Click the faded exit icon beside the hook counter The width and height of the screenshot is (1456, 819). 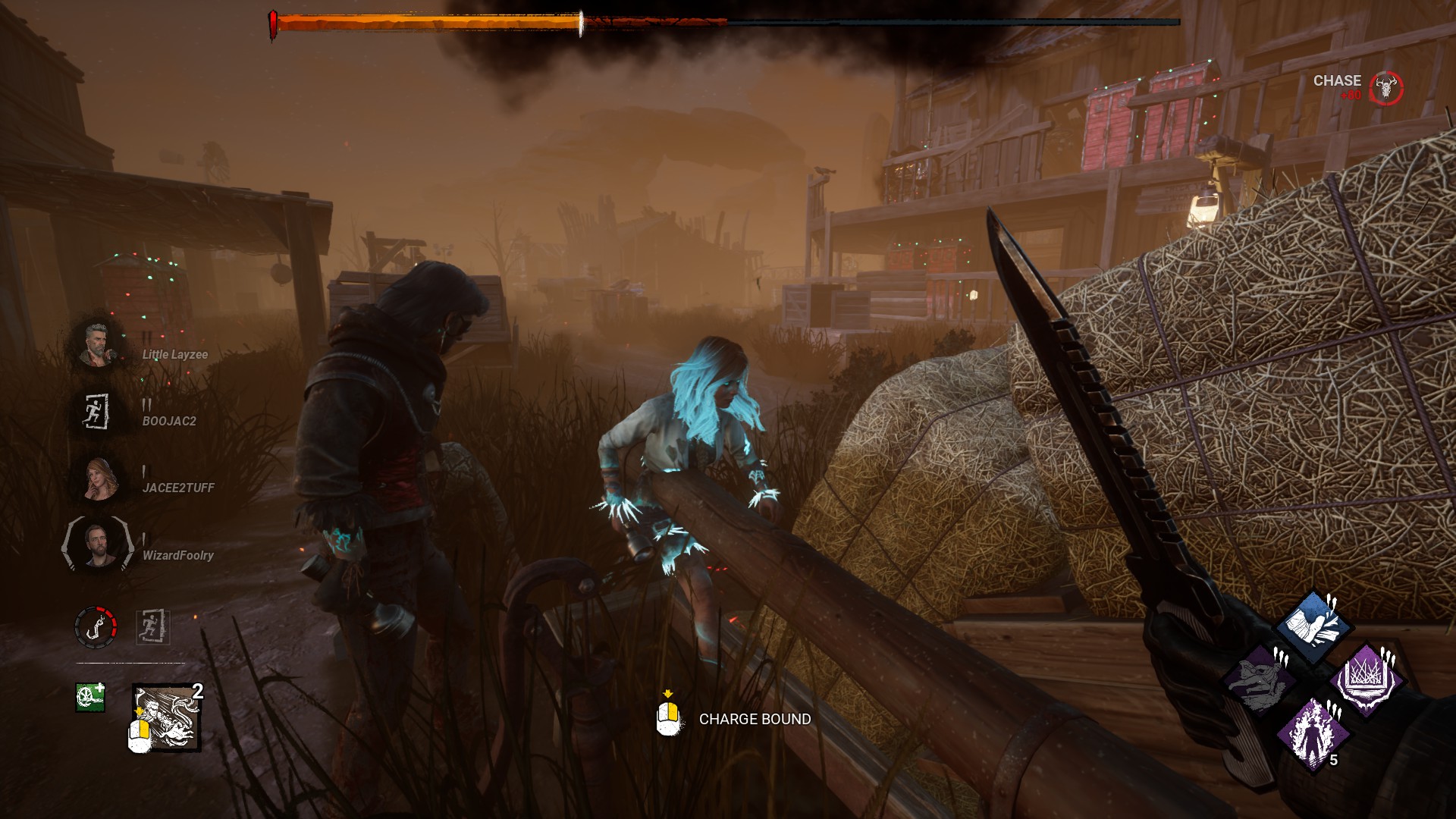pos(152,627)
